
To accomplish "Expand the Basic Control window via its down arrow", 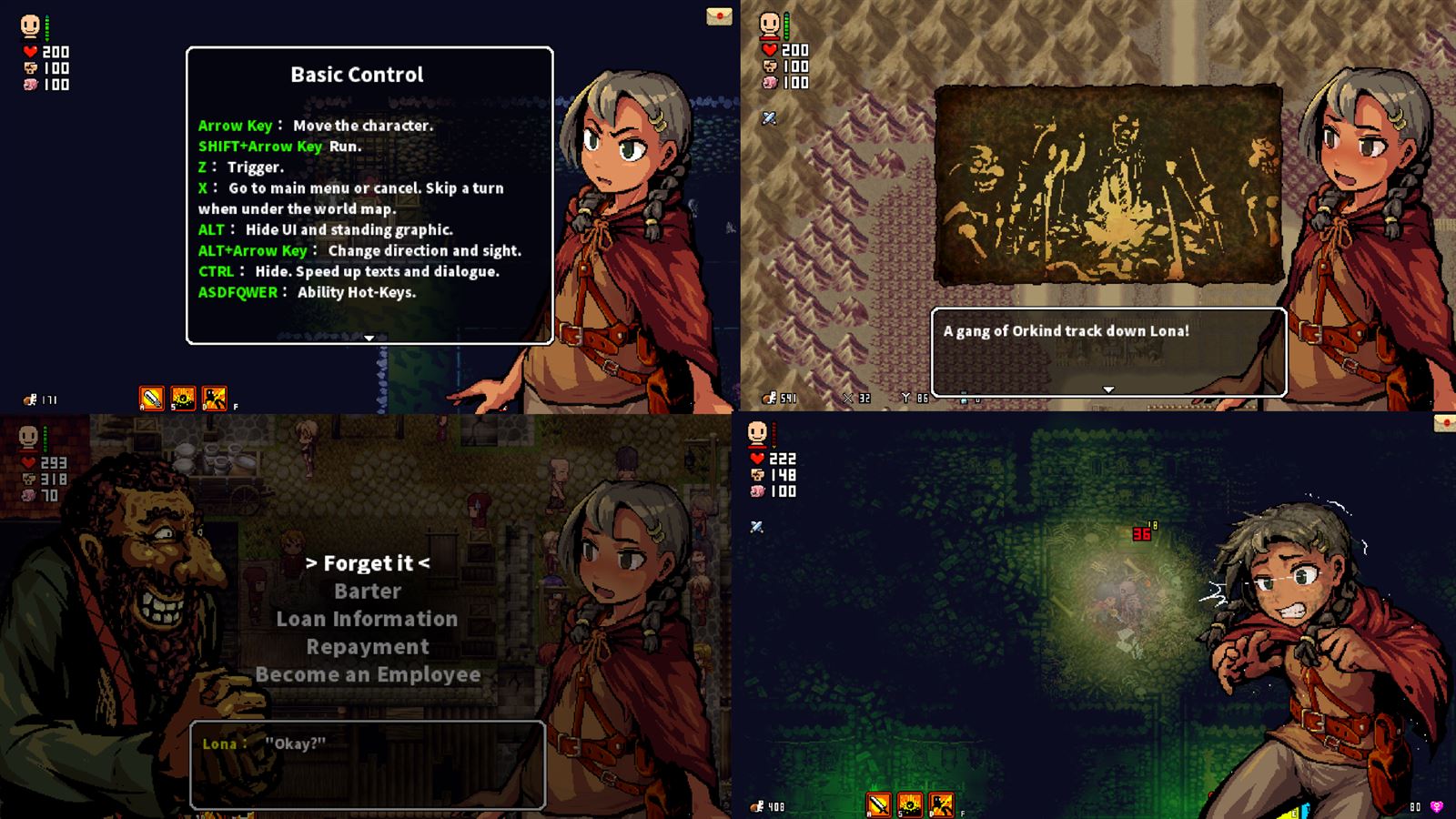I will pyautogui.click(x=369, y=337).
